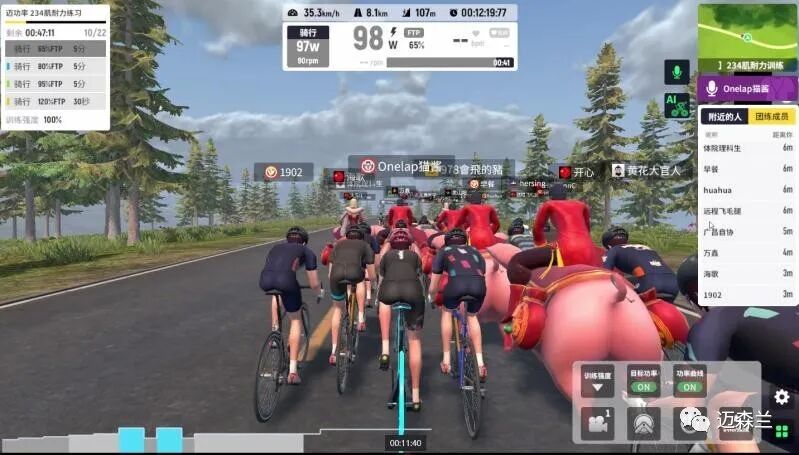Screen dimensions: 799x455
Task: Click the green grid menu icon
Action: pyautogui.click(x=781, y=432)
